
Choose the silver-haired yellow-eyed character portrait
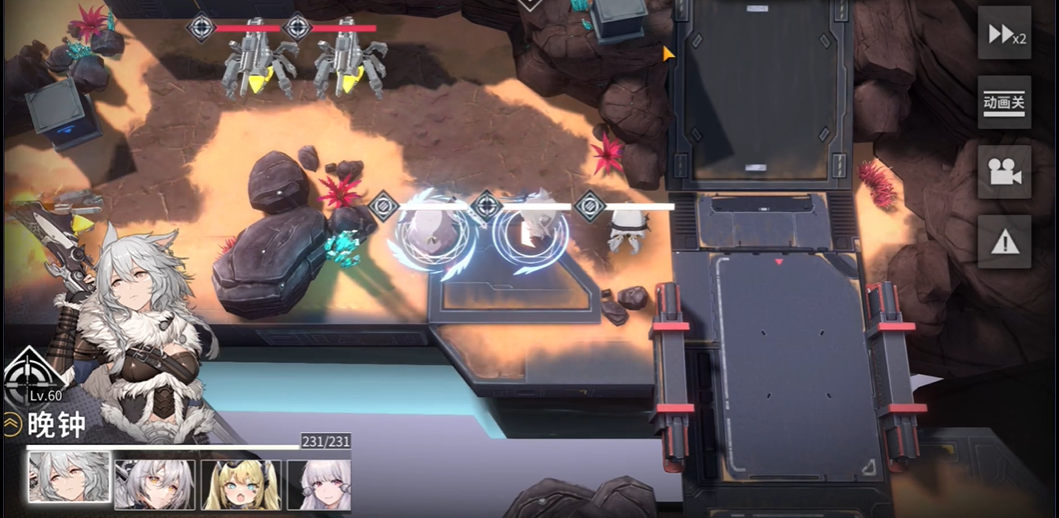tap(154, 485)
